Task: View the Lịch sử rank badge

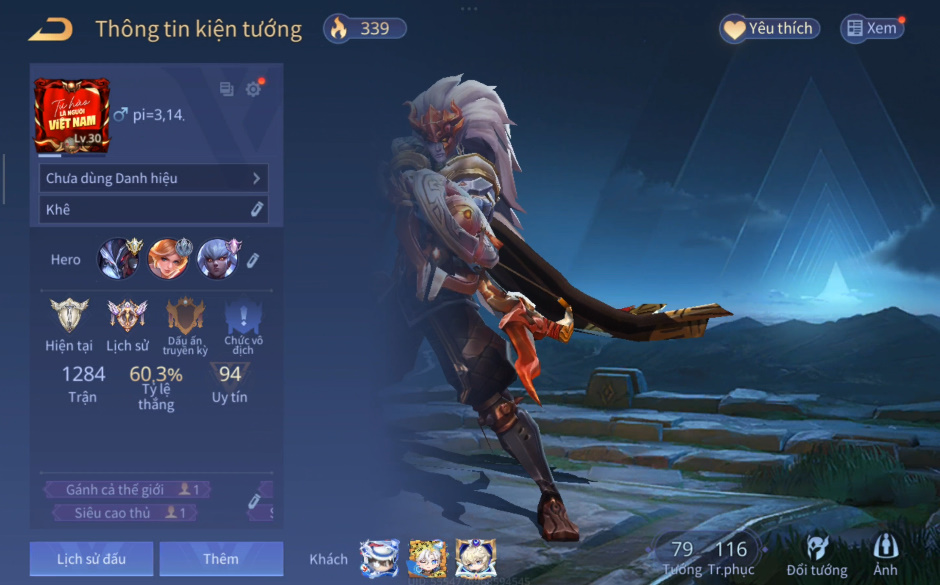Action: coord(127,317)
